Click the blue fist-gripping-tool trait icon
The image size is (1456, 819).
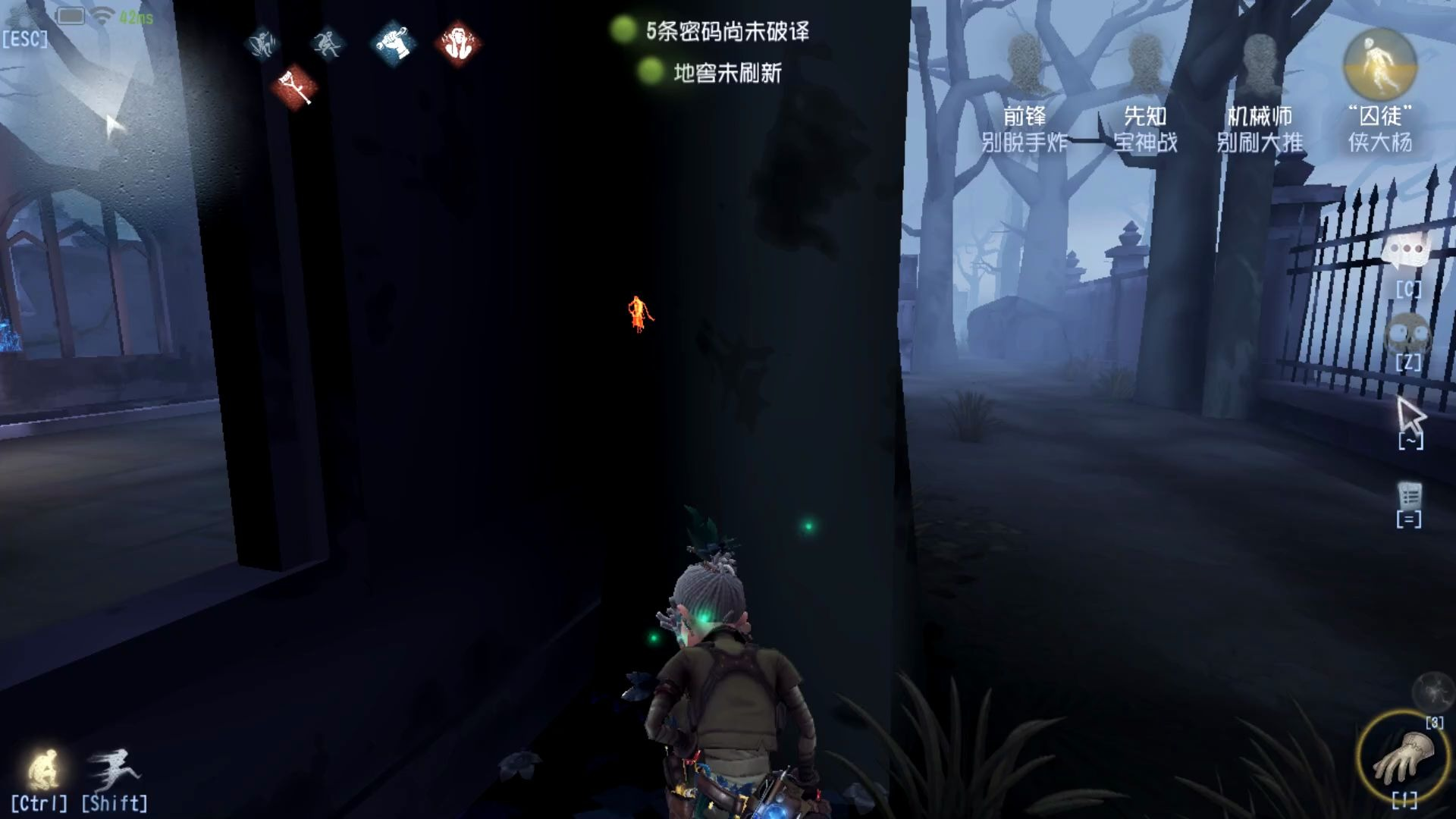tap(394, 43)
